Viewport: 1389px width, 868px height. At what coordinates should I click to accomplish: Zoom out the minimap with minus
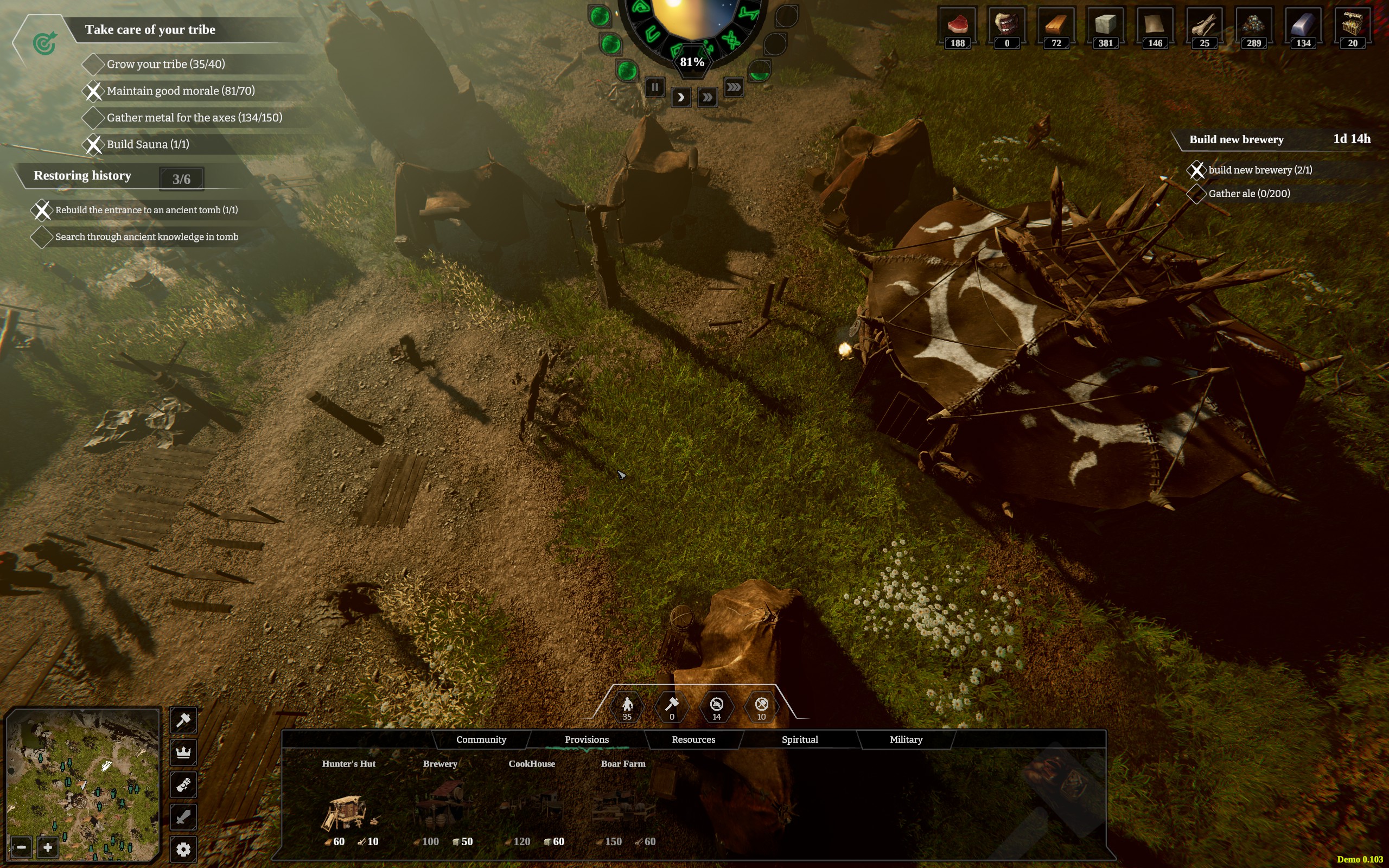[21, 847]
